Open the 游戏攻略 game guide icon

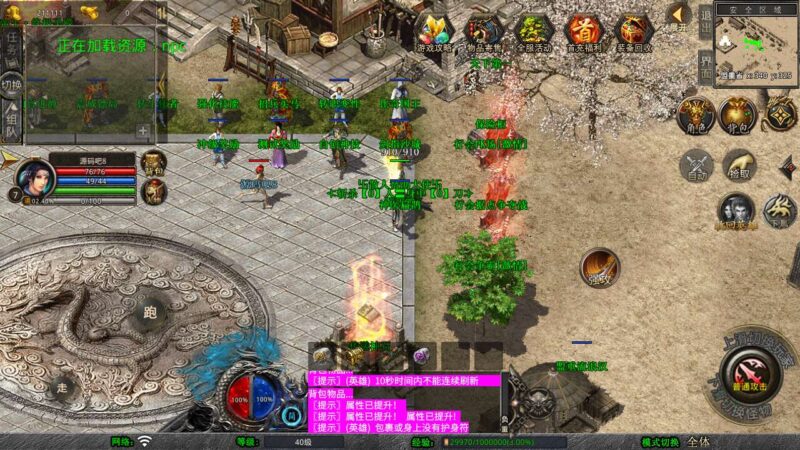tap(435, 32)
